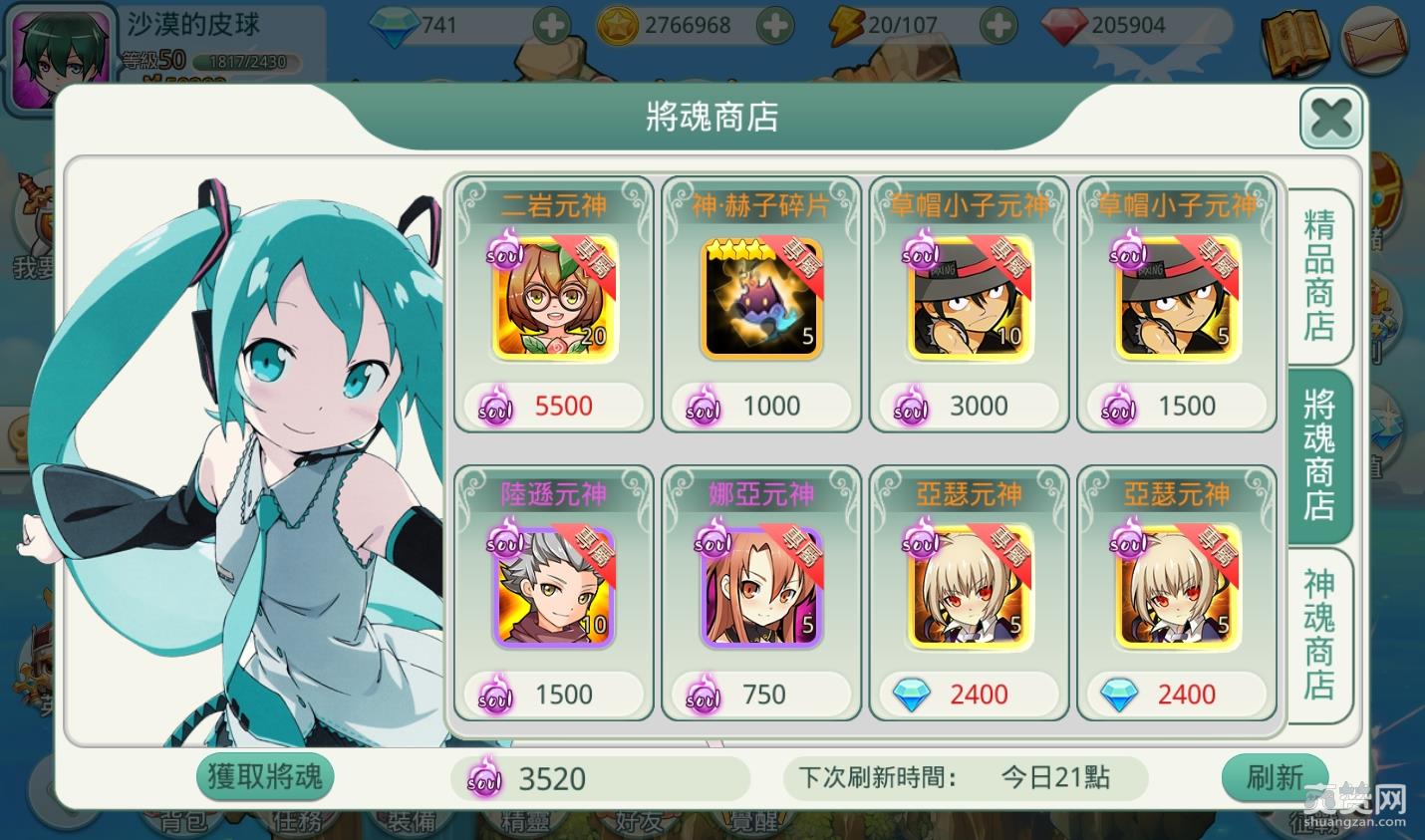Screen dimensions: 1425x840
Task: Click the 刷新 refresh button
Action: [1275, 777]
